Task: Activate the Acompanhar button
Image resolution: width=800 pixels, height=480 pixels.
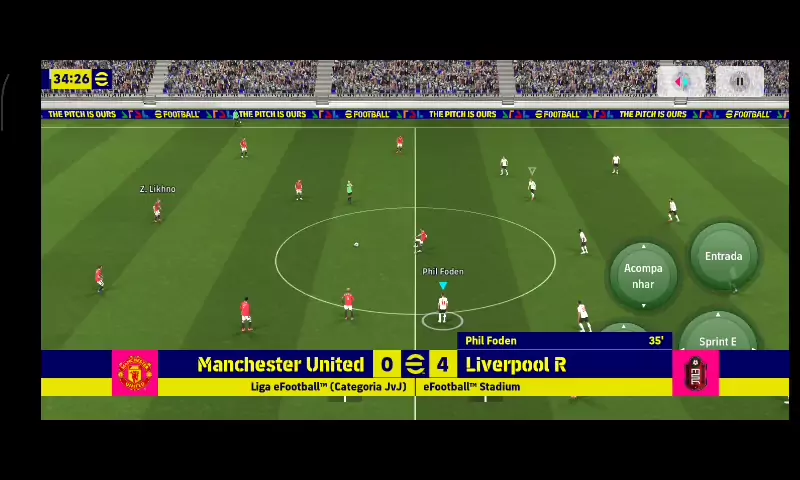Action: pos(643,275)
